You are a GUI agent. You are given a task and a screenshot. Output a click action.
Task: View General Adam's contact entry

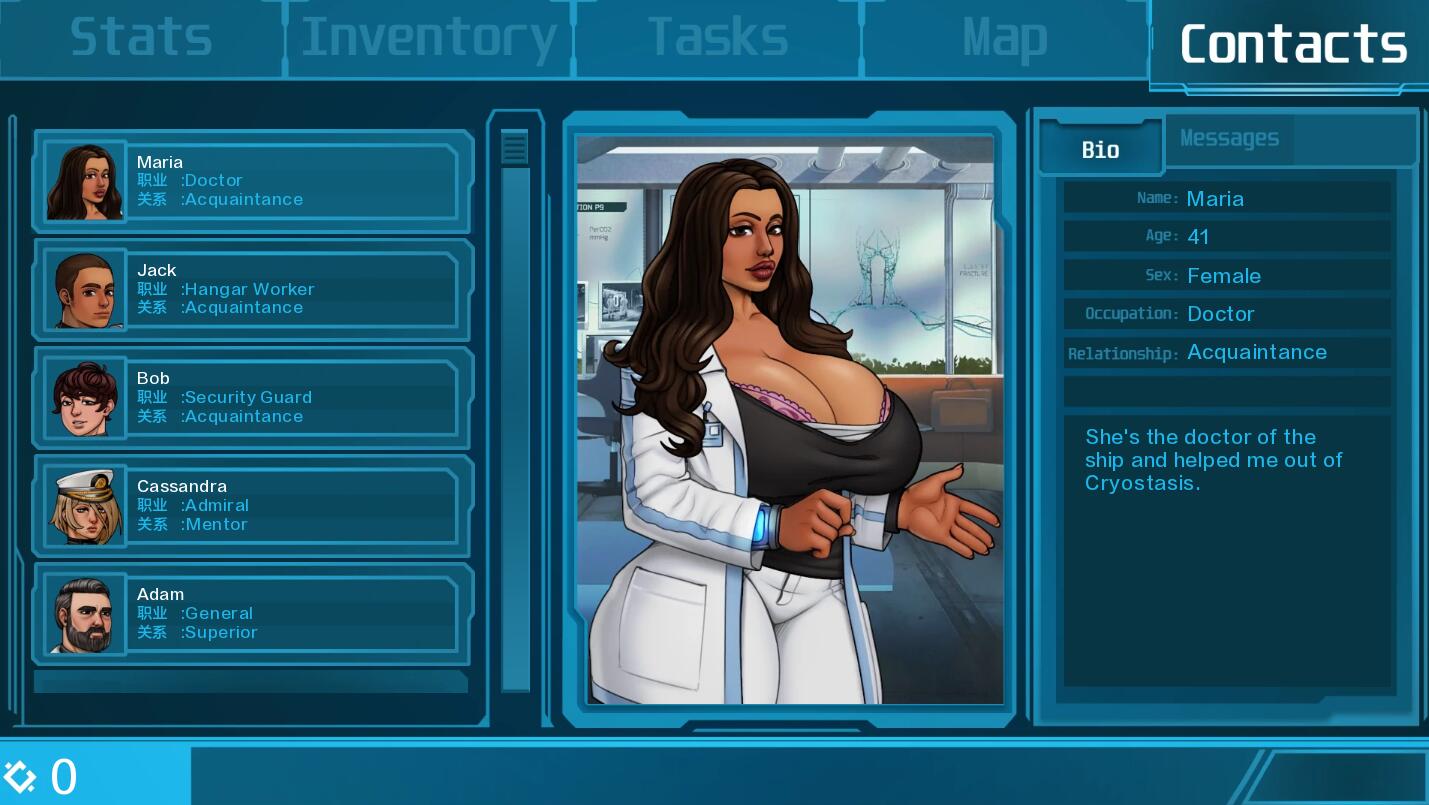(x=253, y=613)
